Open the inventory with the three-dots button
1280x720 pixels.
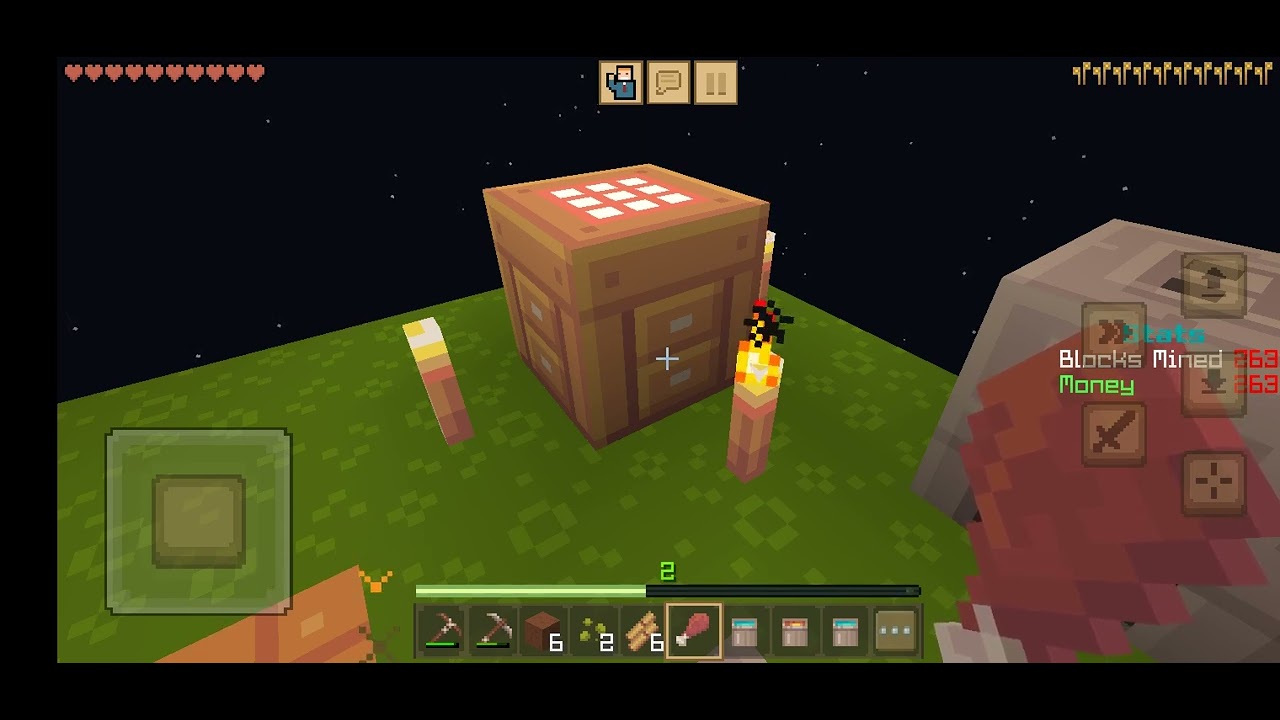point(896,632)
